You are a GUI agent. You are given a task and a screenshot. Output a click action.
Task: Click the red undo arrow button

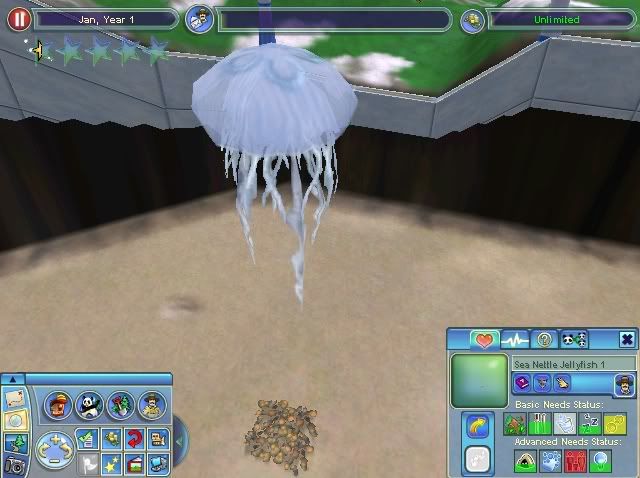point(132,437)
